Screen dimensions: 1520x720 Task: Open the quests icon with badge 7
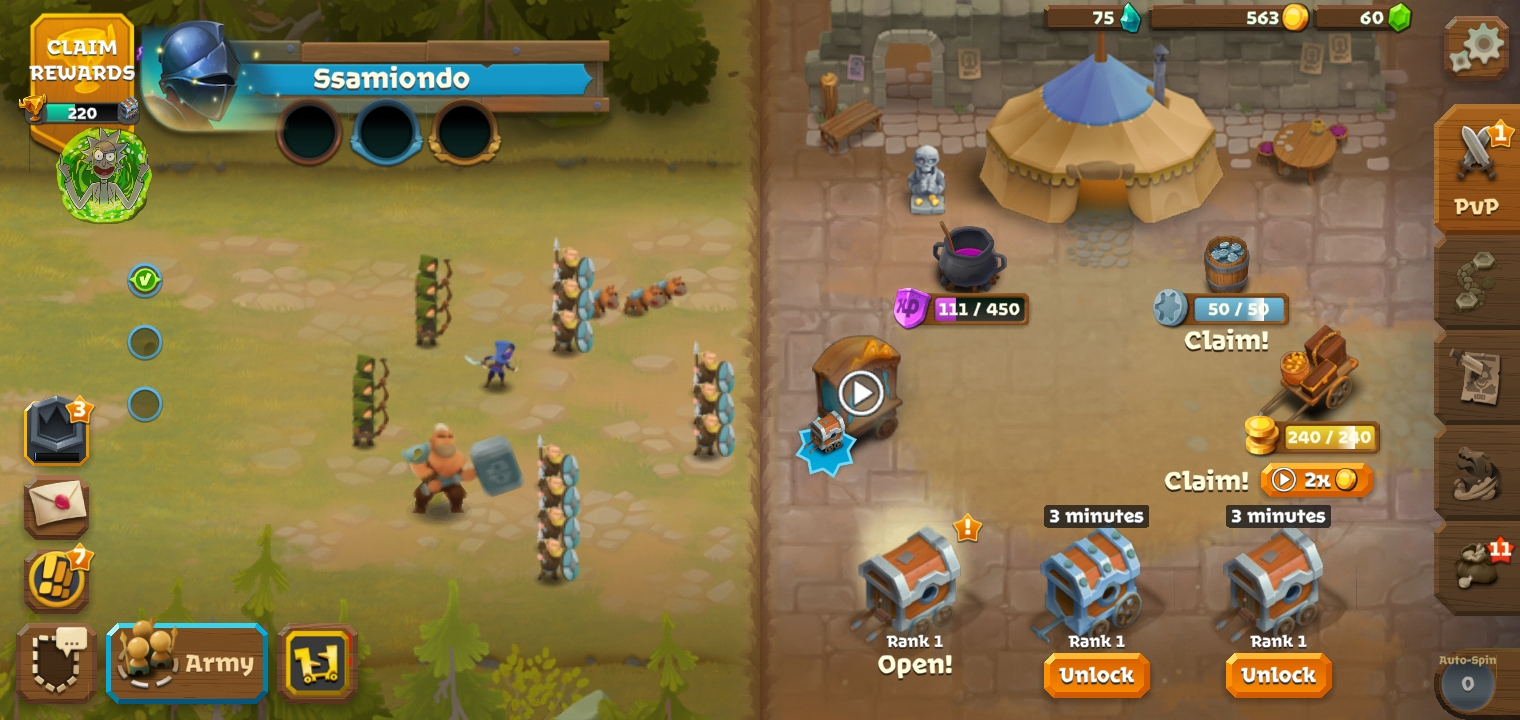pos(56,580)
